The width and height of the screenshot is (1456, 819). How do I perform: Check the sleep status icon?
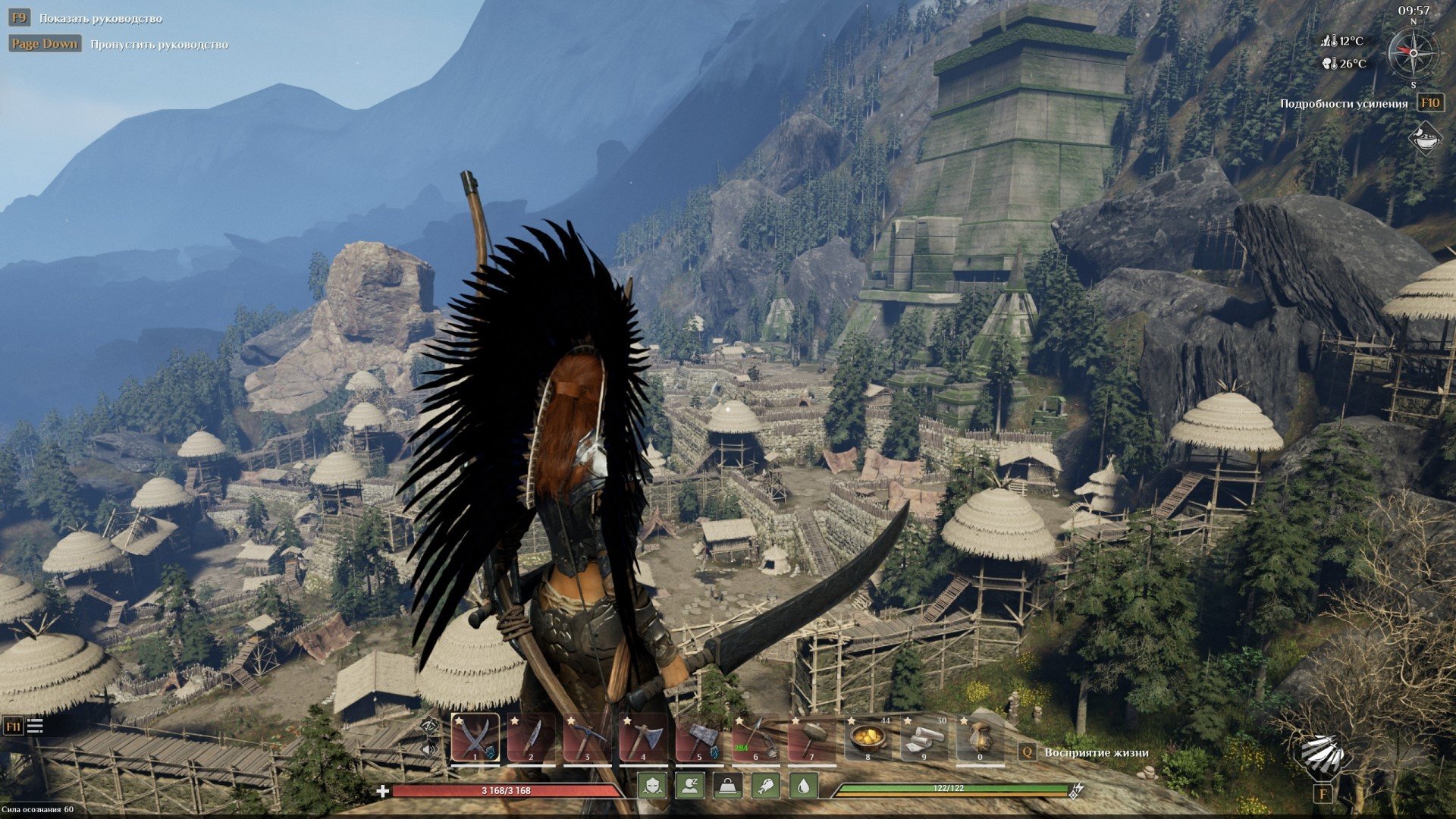click(690, 786)
